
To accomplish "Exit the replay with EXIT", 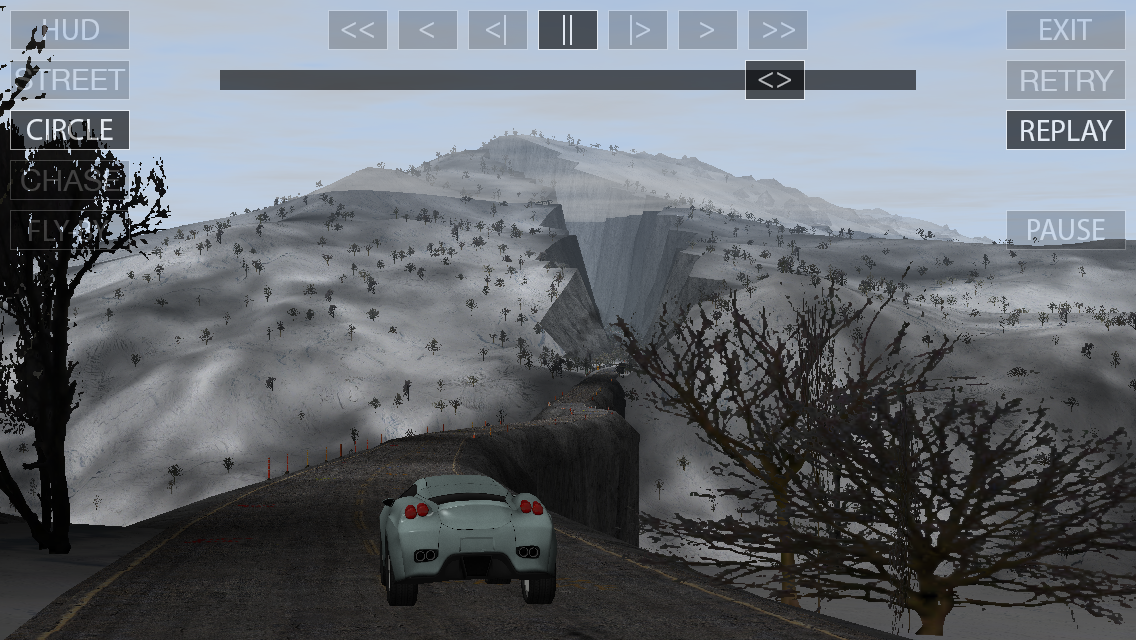I will (x=1066, y=30).
